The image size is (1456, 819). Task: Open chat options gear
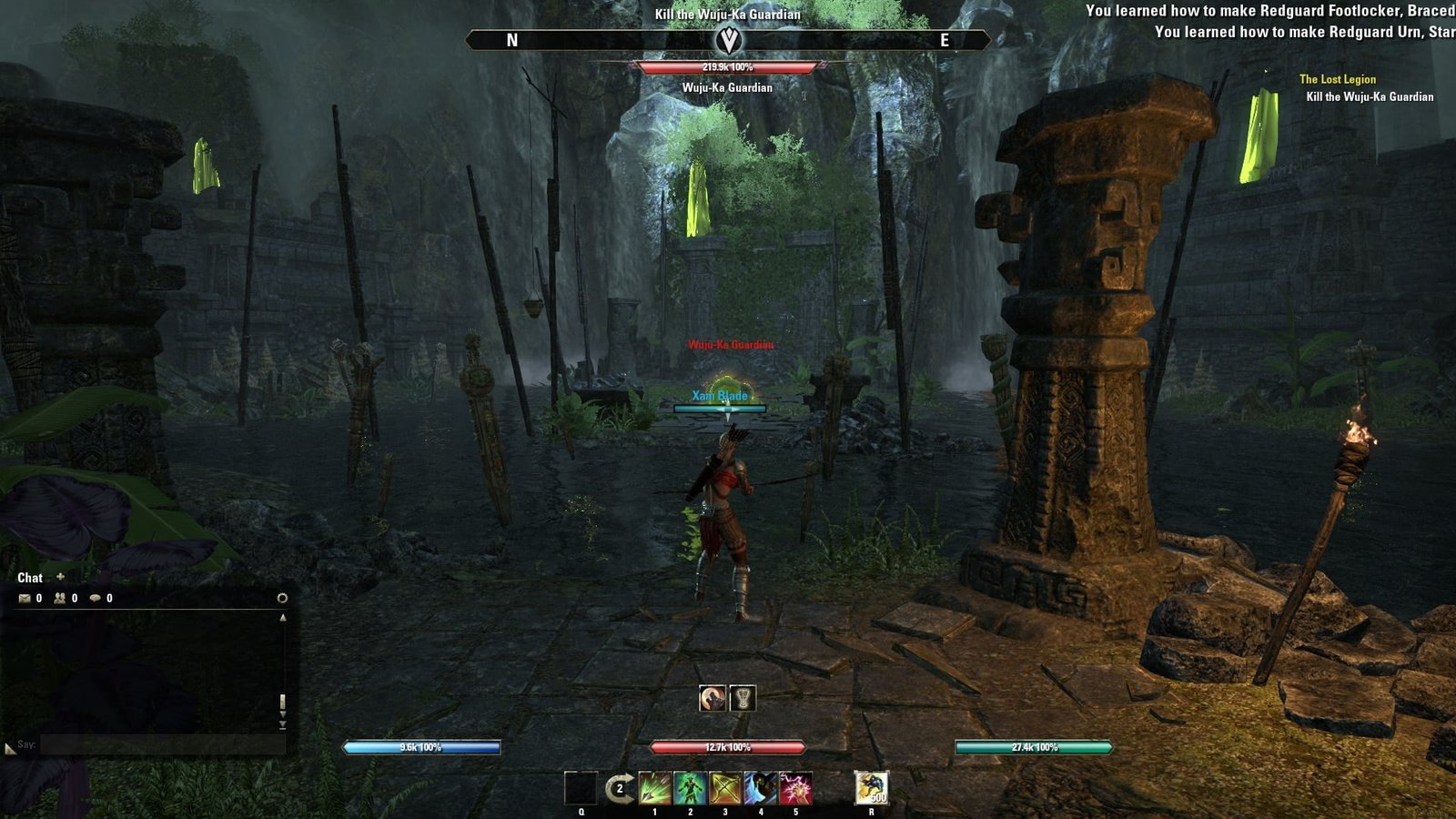click(282, 598)
